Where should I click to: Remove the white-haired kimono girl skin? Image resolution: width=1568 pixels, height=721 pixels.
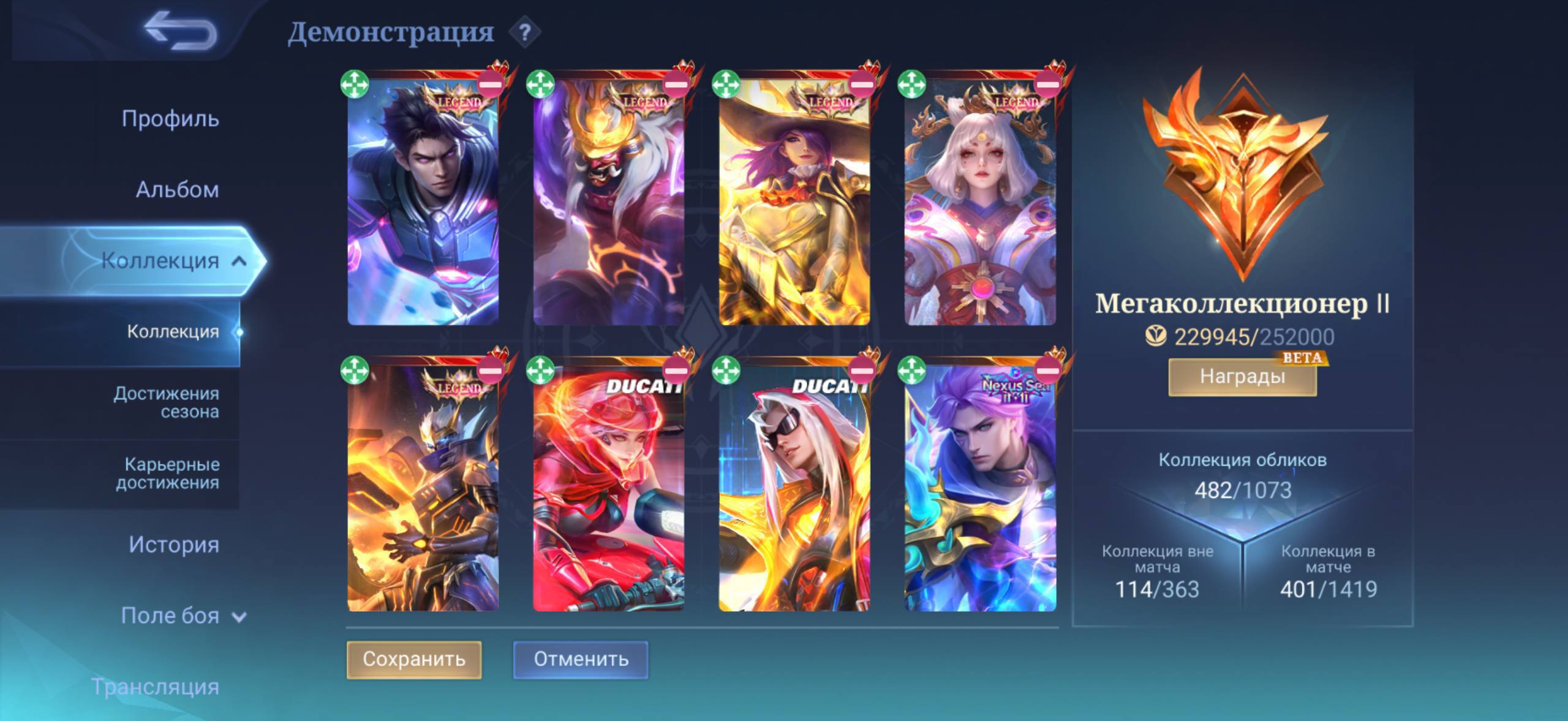(x=1047, y=85)
